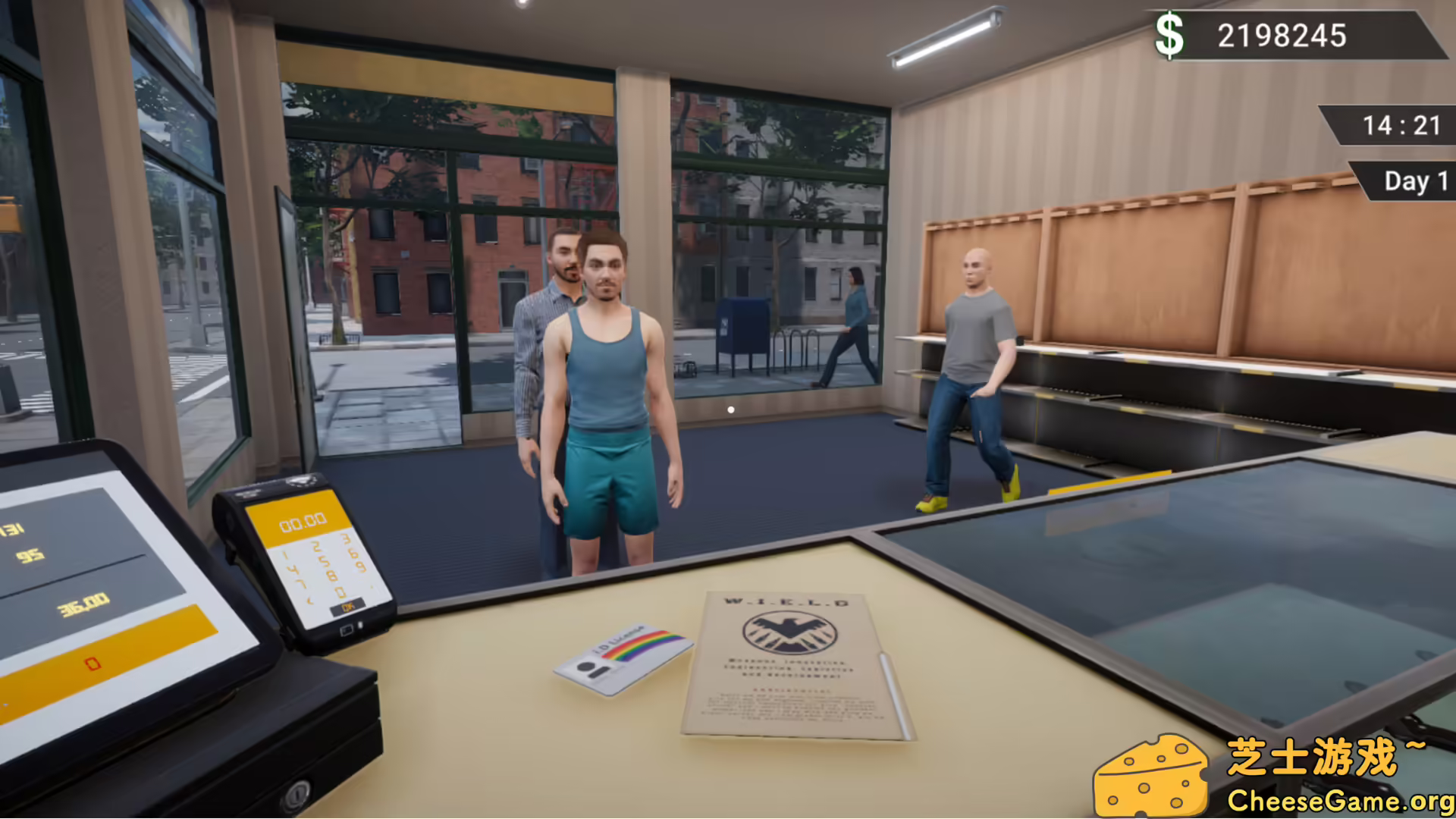Viewport: 1456px width, 819px height.
Task: Click the 00.00 amount display on the terminal
Action: pyautogui.click(x=303, y=520)
